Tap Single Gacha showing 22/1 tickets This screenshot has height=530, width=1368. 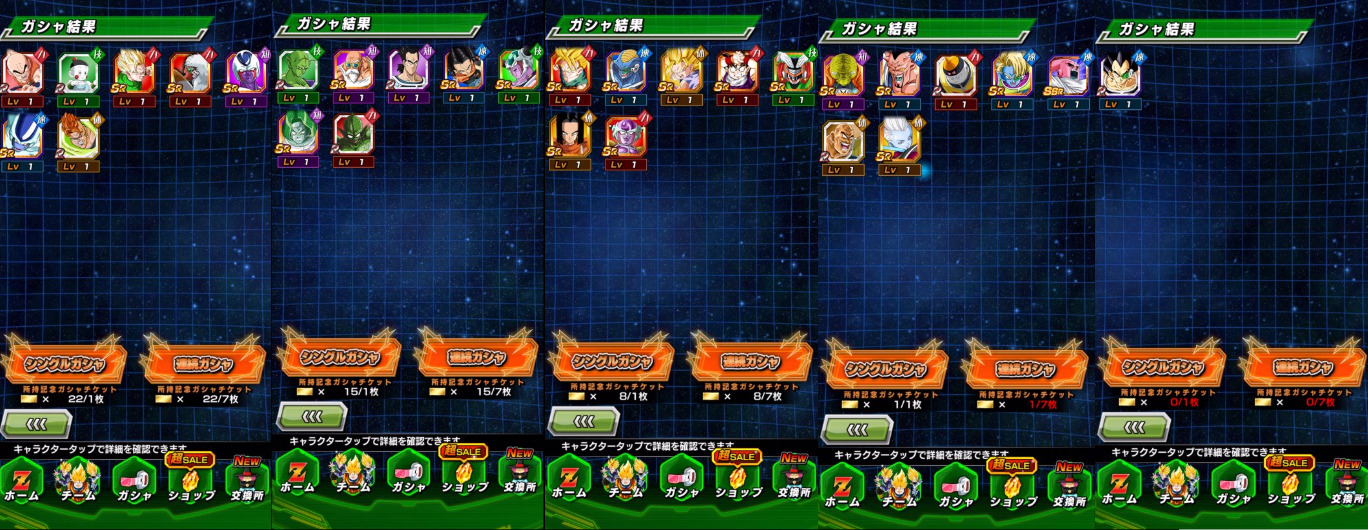(x=66, y=360)
